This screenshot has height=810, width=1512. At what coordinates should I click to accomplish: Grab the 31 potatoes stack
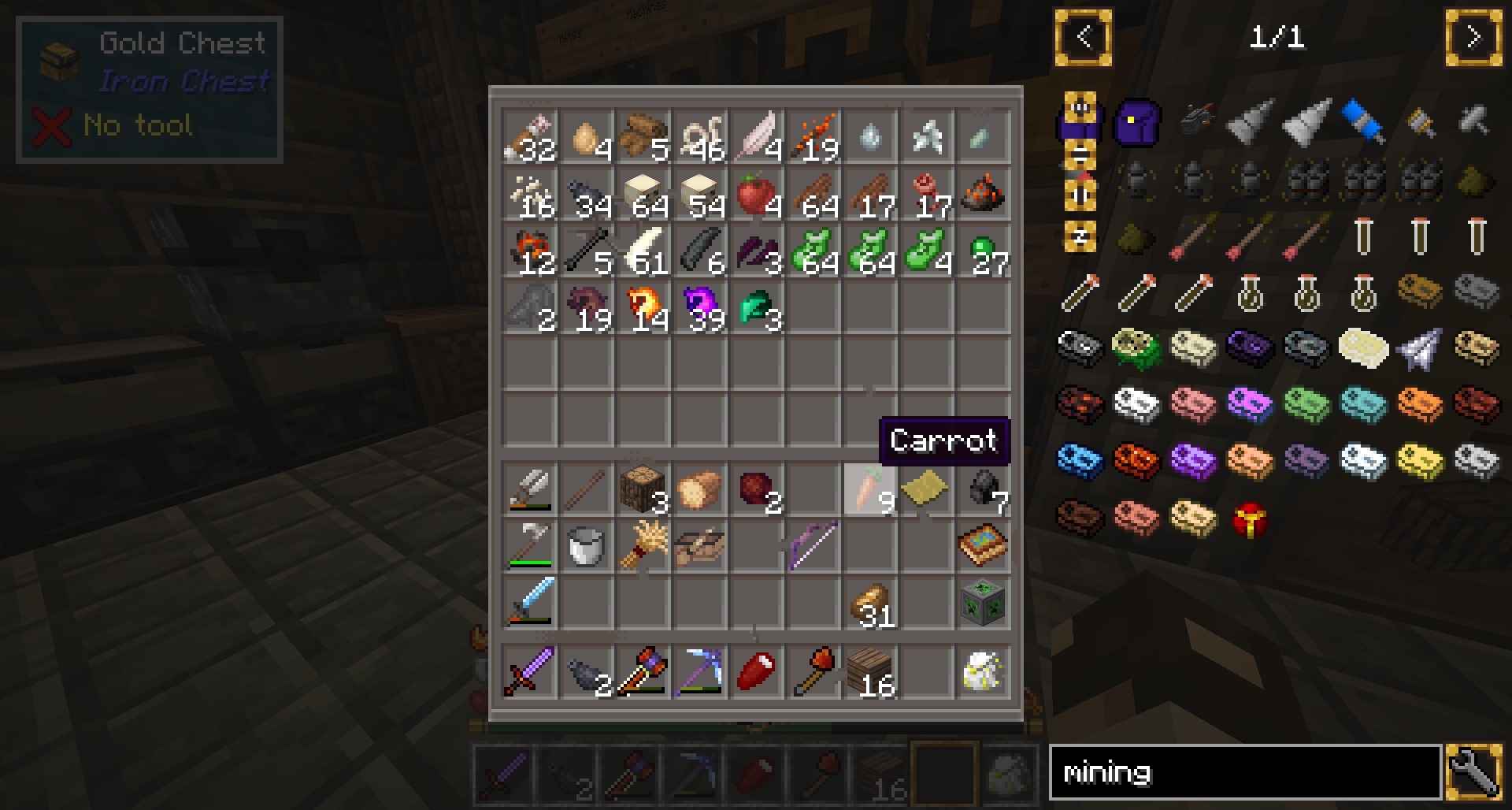click(x=870, y=603)
